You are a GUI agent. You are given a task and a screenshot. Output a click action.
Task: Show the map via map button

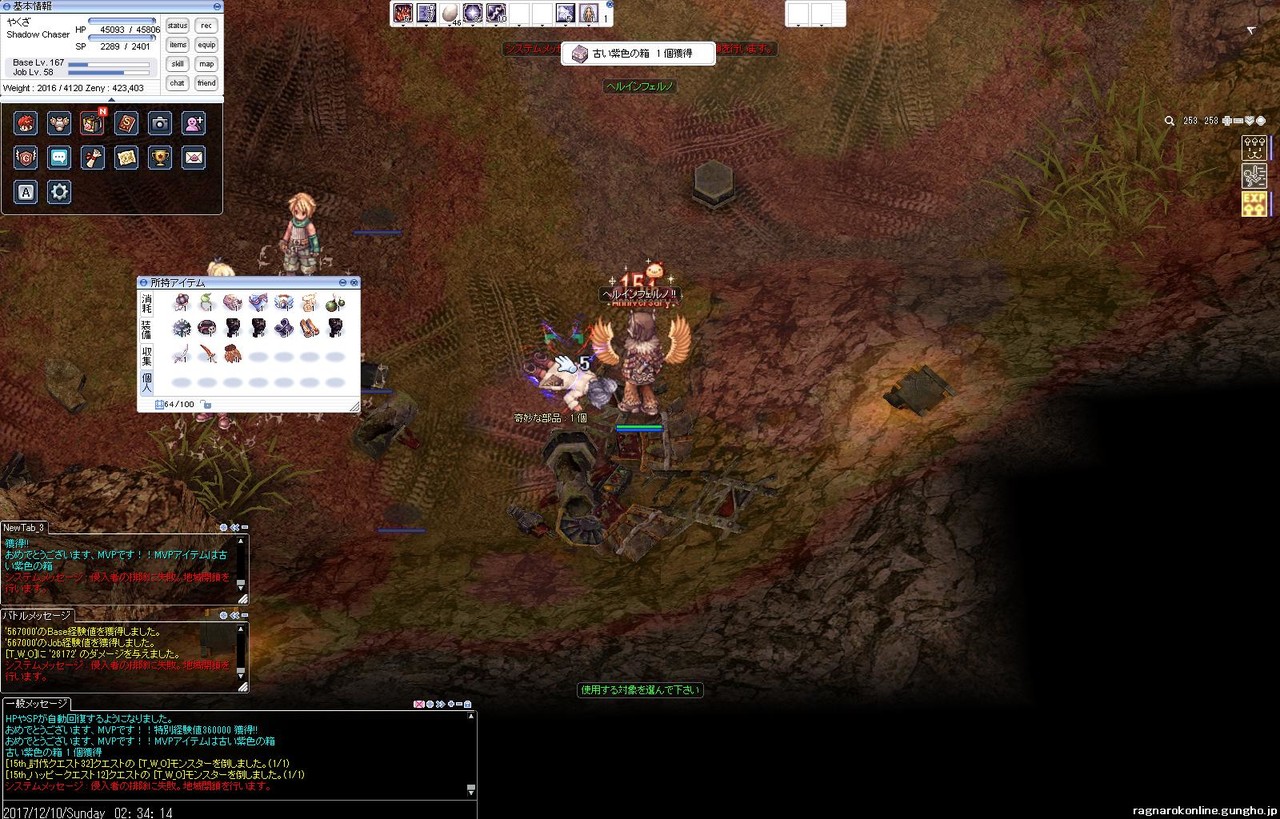[x=206, y=64]
